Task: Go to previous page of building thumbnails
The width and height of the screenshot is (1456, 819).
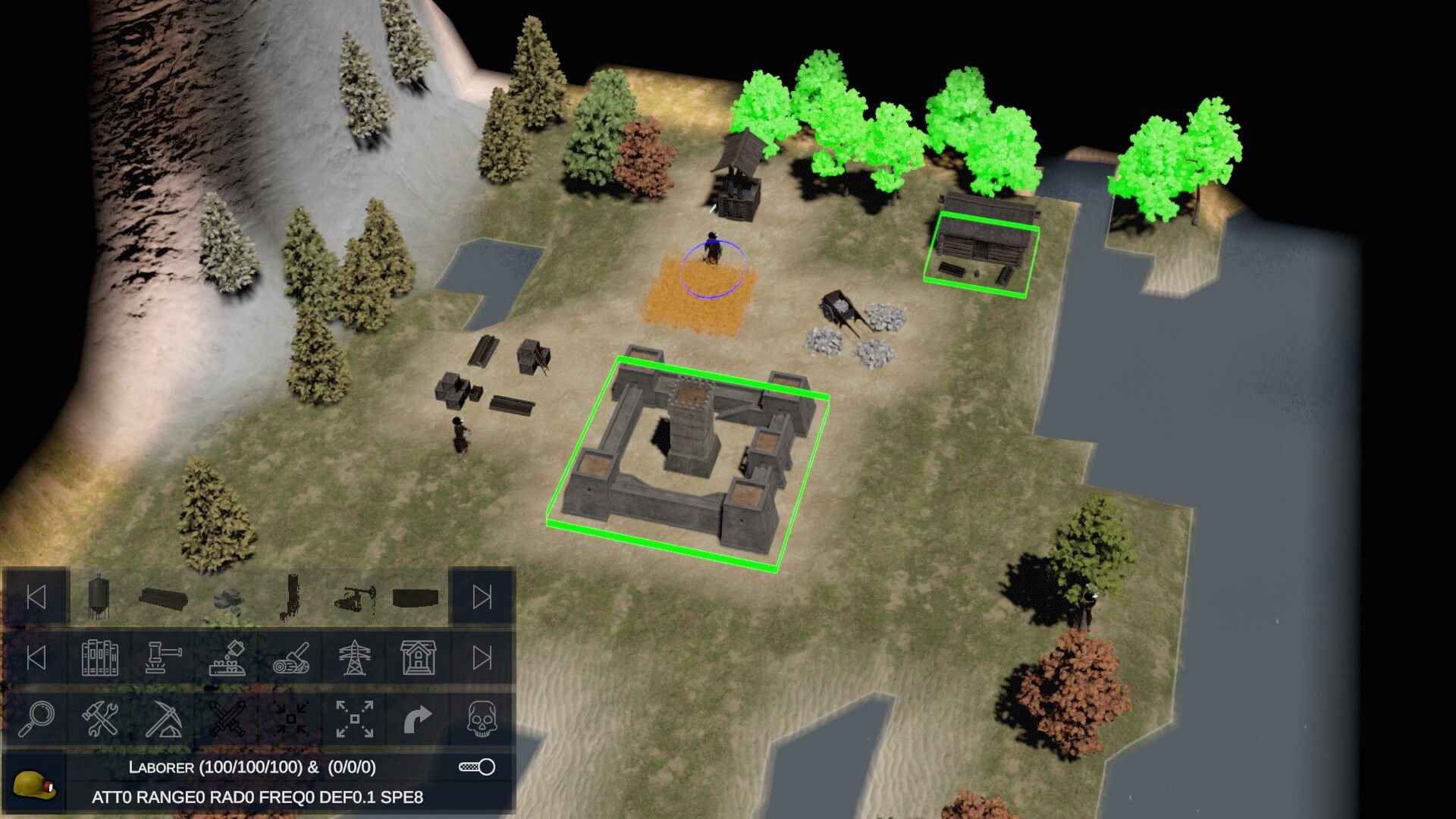Action: point(36,597)
